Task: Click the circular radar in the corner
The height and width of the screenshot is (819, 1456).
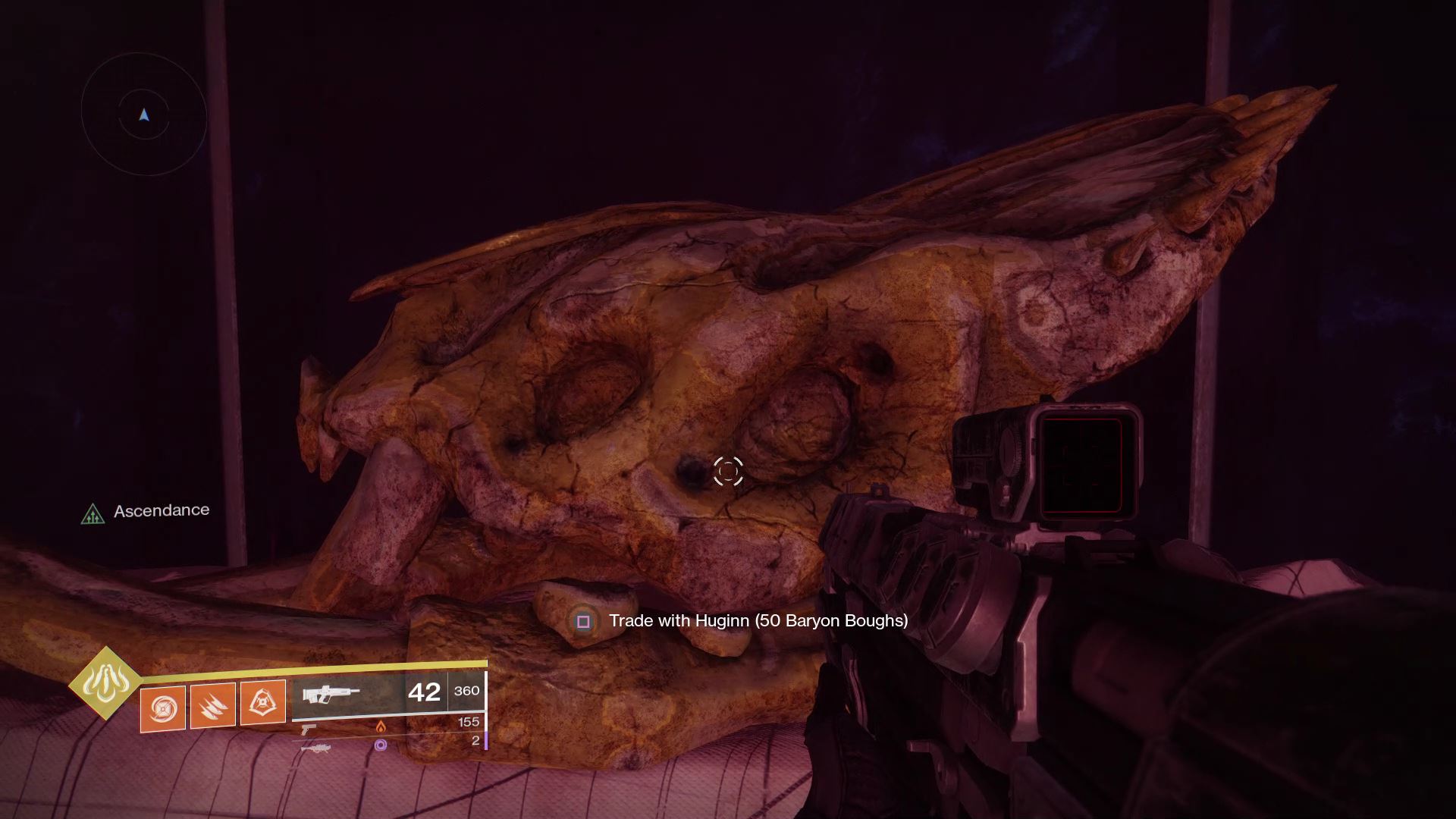Action: point(144,115)
